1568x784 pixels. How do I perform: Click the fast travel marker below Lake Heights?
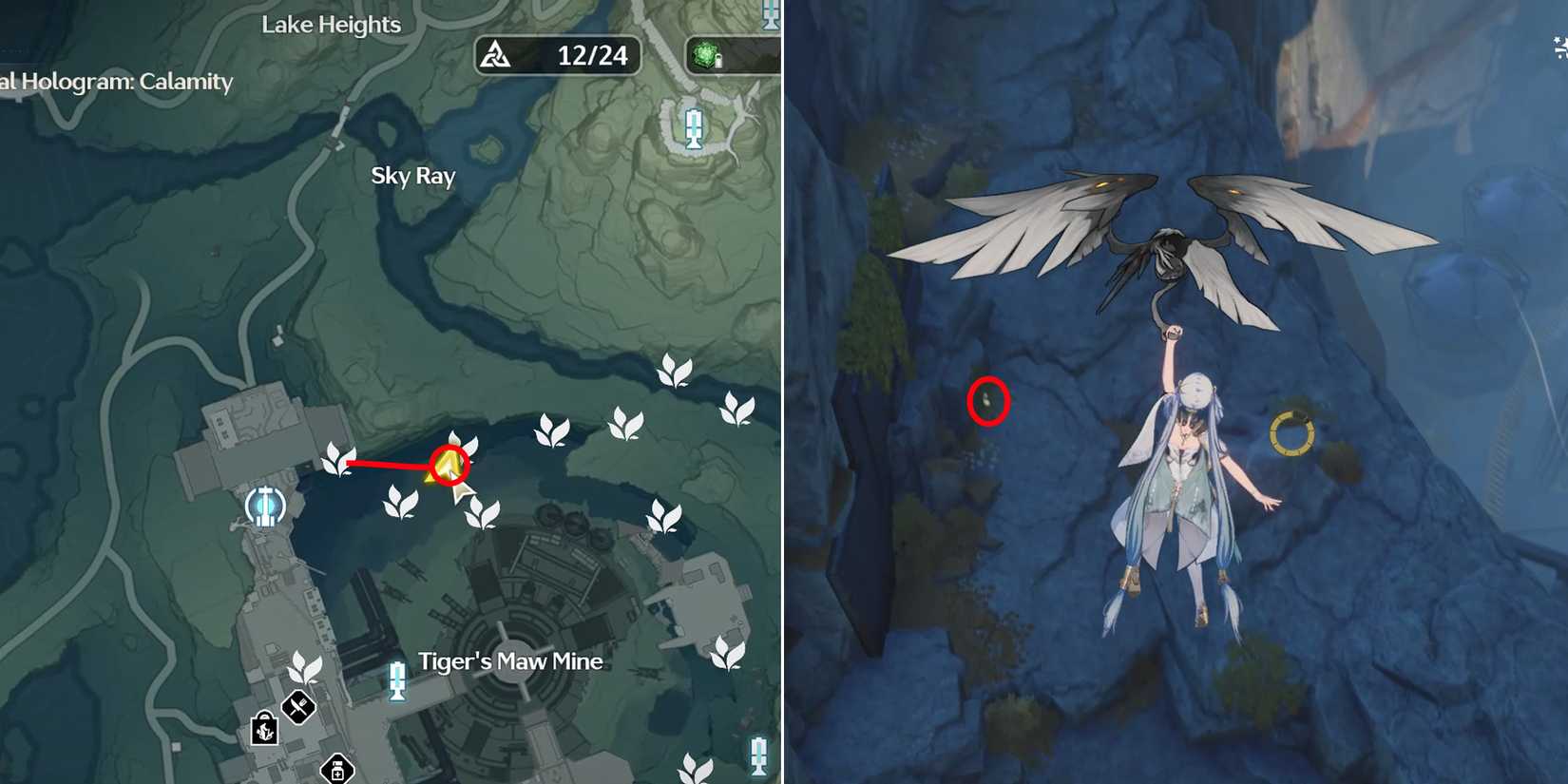pos(695,127)
